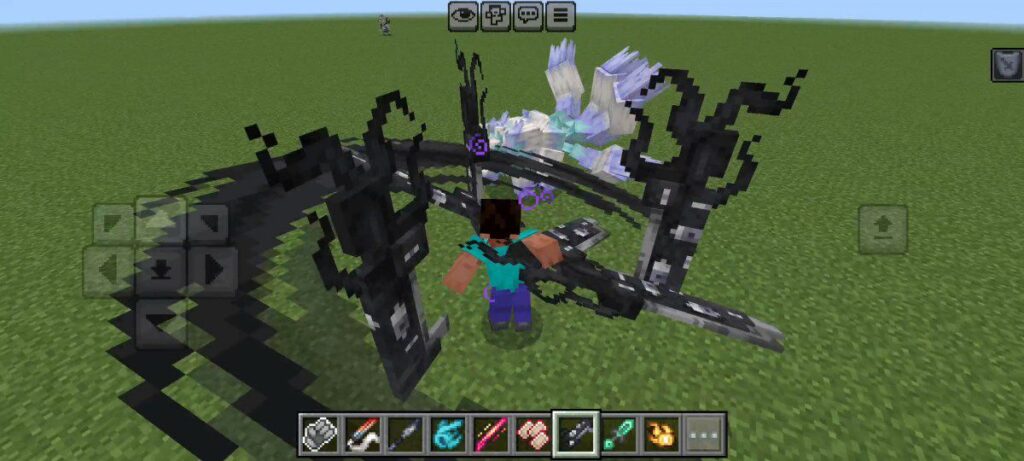Select the highlighted dark weapon hotbar slot
The image size is (1024, 461).
tap(576, 434)
